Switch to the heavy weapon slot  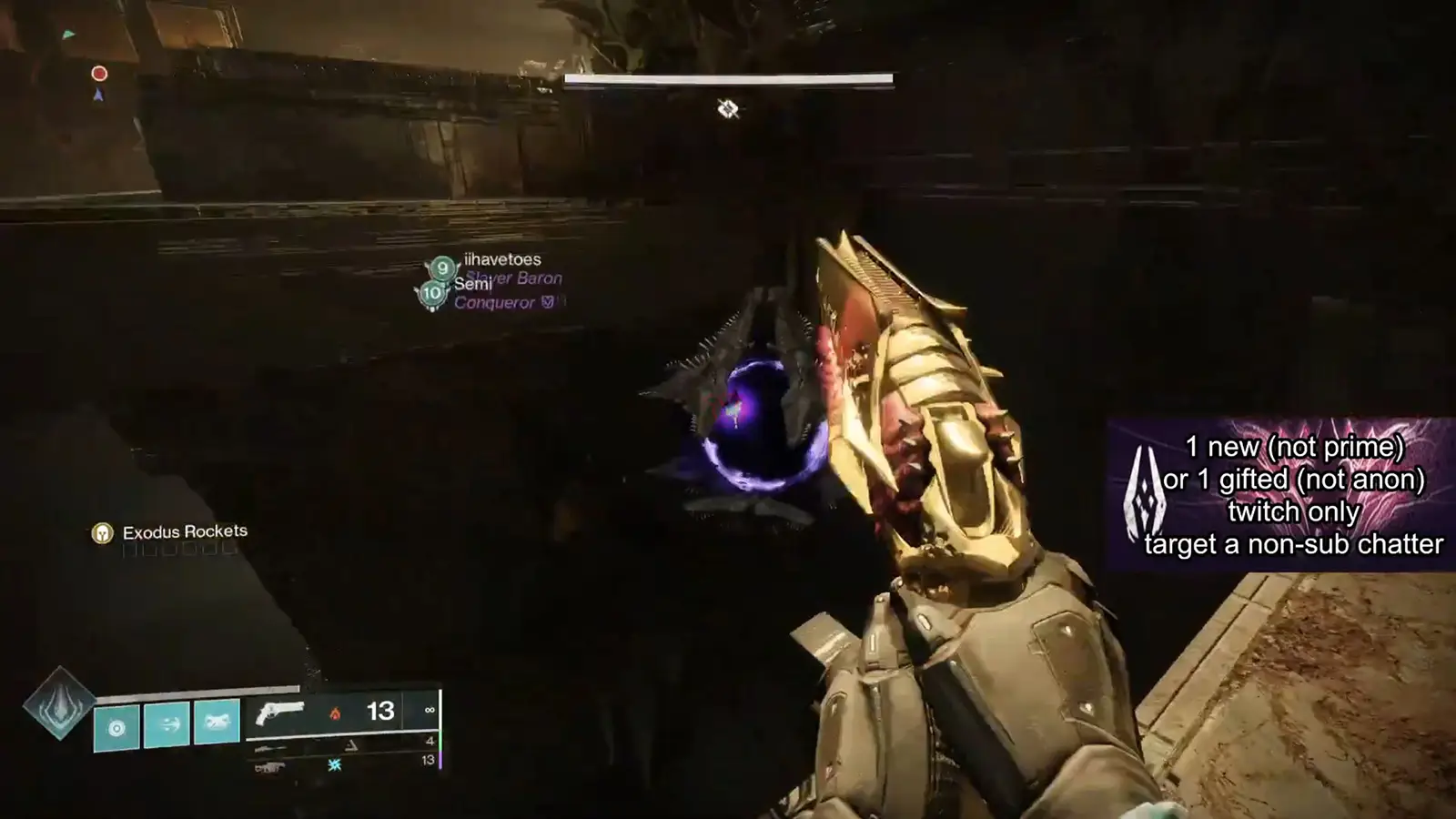(269, 767)
